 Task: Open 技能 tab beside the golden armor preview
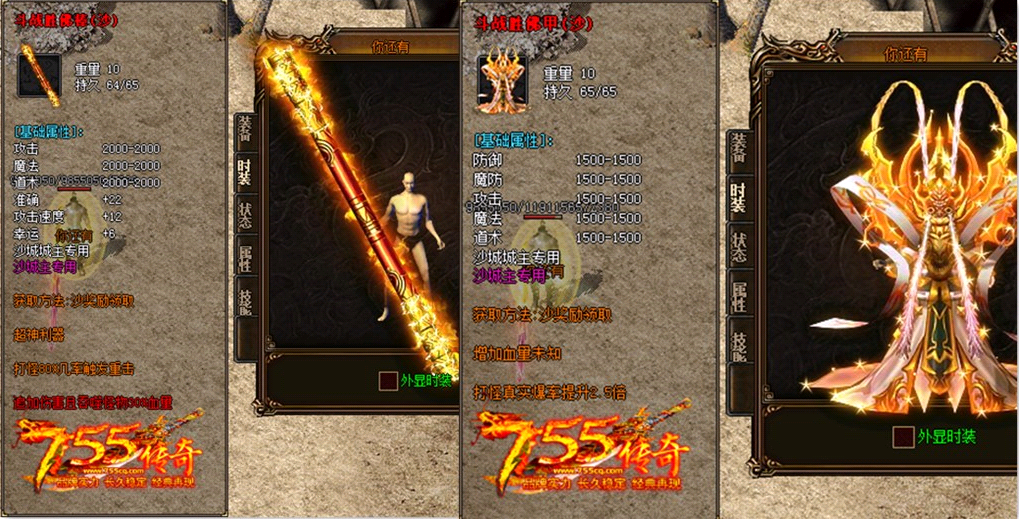click(x=738, y=342)
